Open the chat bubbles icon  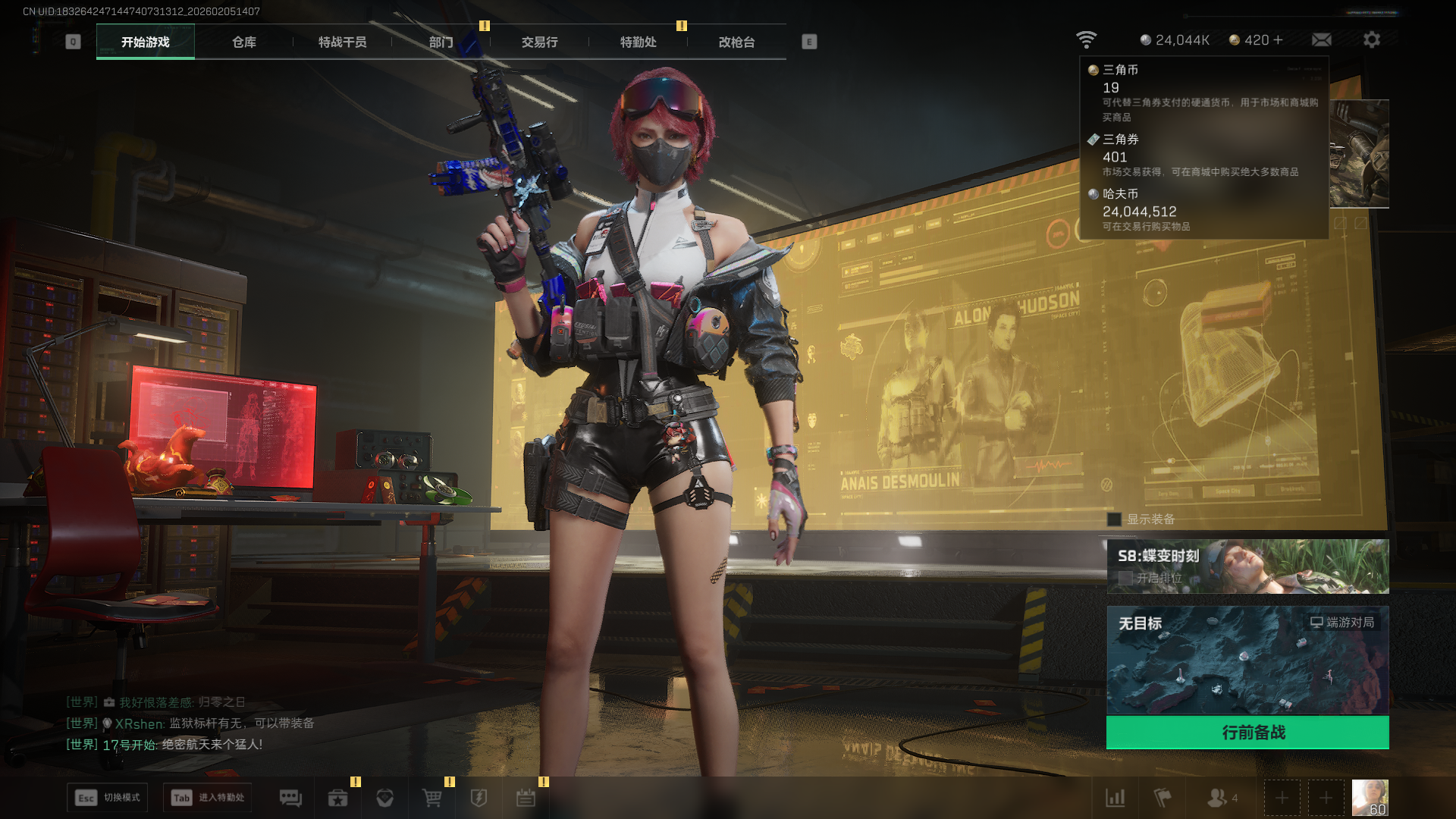coord(290,798)
